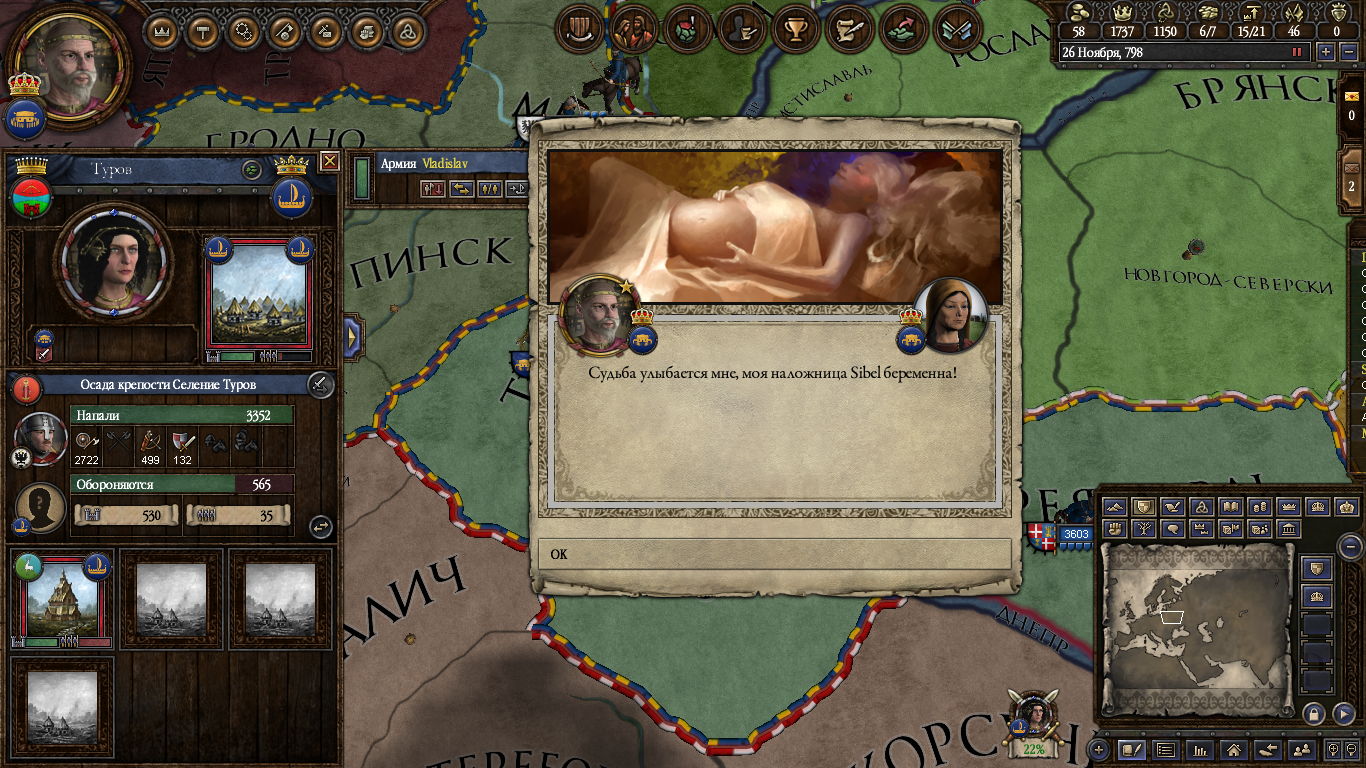Close the Туров province panel

[329, 162]
